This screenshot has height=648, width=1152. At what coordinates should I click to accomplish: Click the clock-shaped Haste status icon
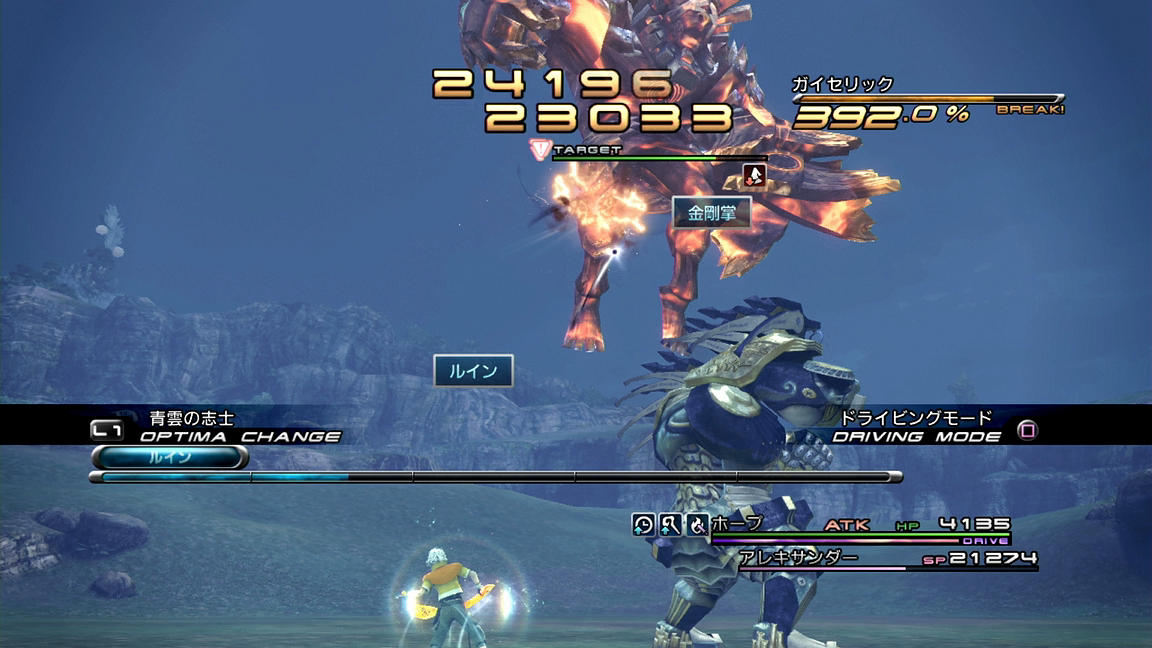pyautogui.click(x=644, y=524)
